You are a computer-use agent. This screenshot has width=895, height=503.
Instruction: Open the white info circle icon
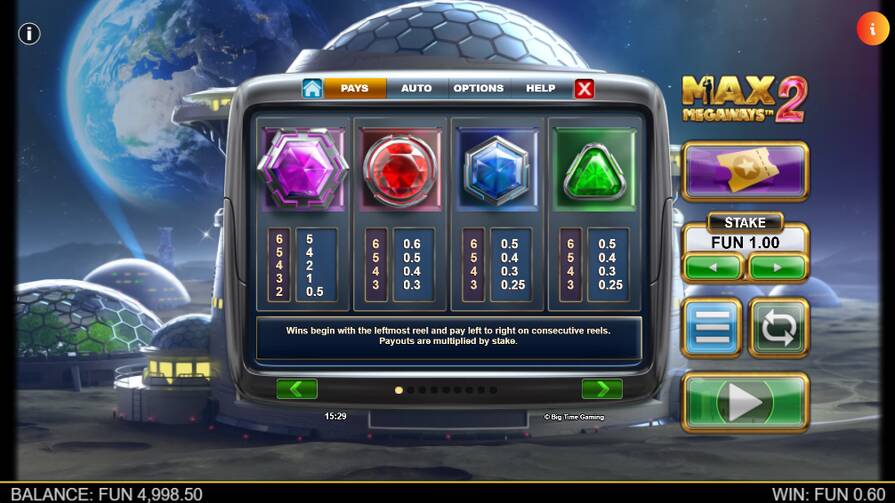tap(29, 33)
